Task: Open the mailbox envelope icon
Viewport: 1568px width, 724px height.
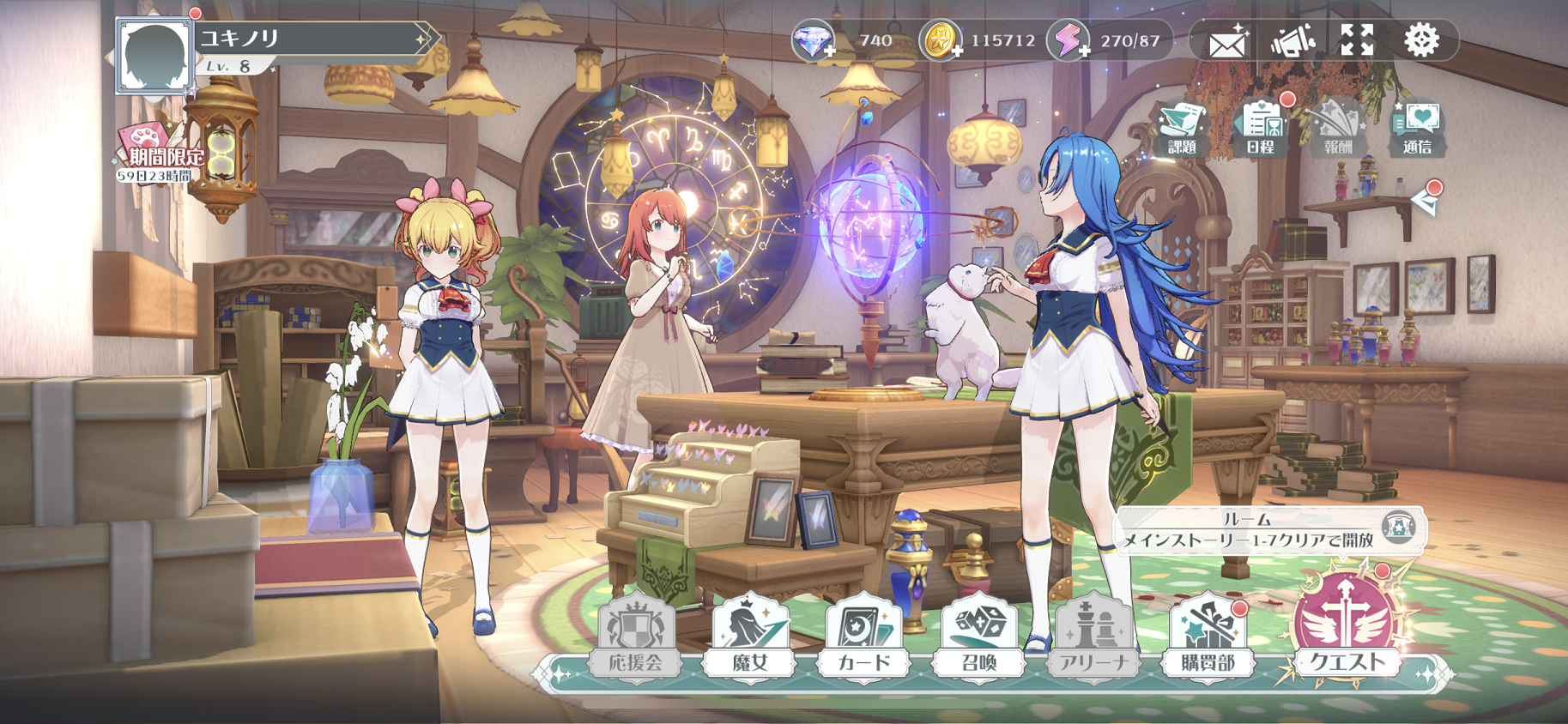Action: 1226,39
